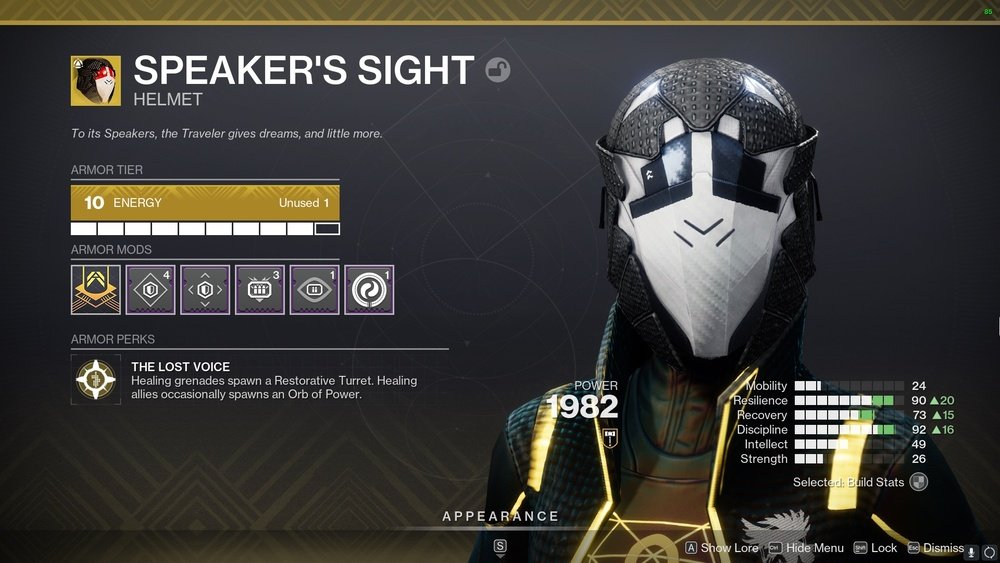1000x563 pixels.
Task: Click the Speaker's Sight helmet thumbnail
Action: click(x=96, y=81)
